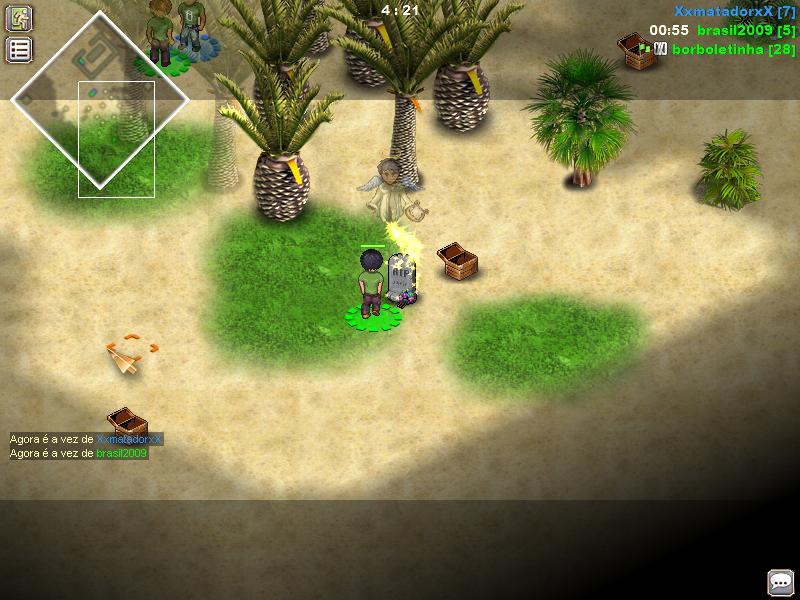Screen dimensions: 800x600
Task: Open the chat speech bubble button
Action: pos(780,582)
